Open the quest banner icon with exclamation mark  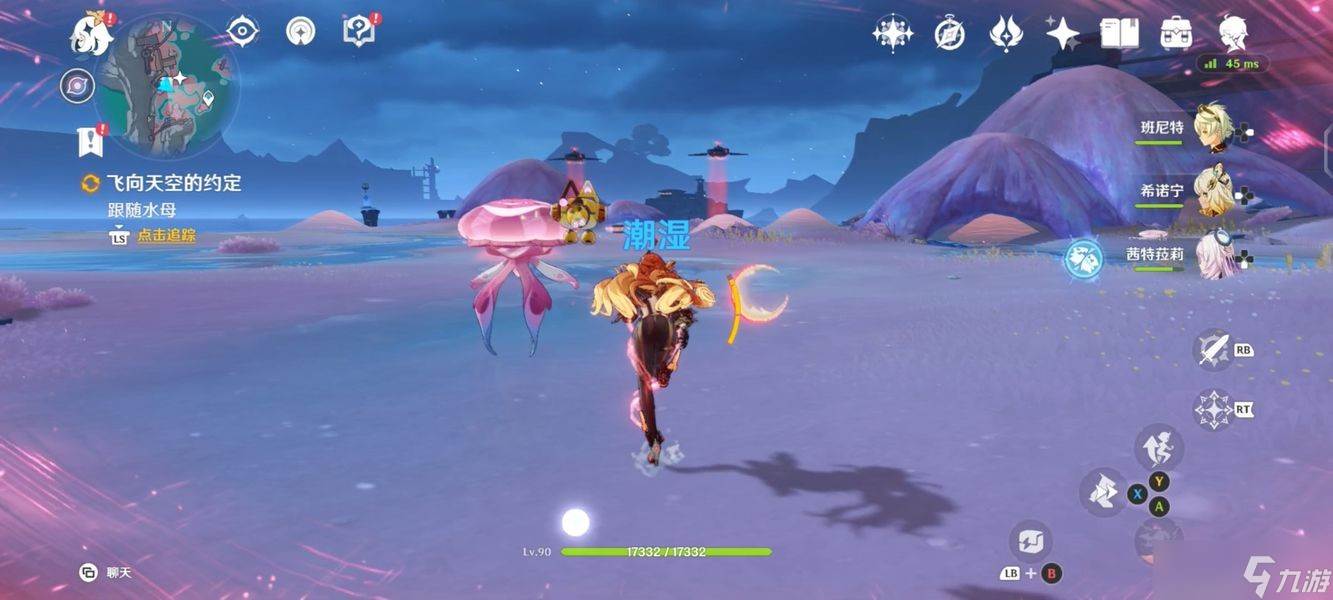click(91, 140)
